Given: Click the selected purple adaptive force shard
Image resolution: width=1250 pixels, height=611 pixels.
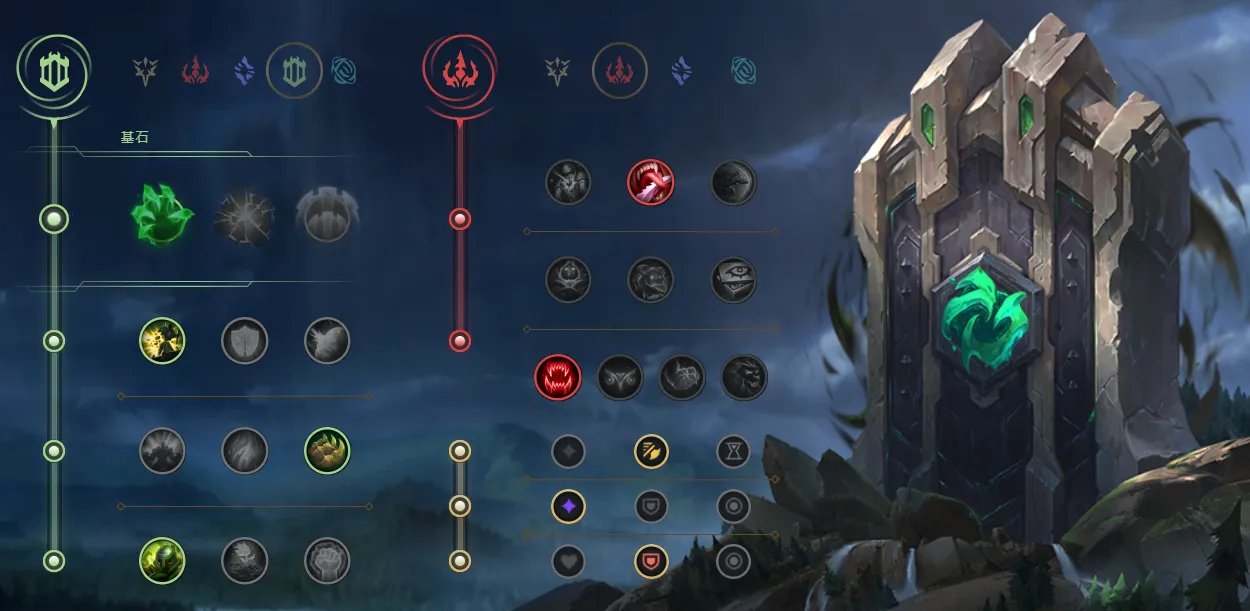Looking at the screenshot, I should (568, 506).
